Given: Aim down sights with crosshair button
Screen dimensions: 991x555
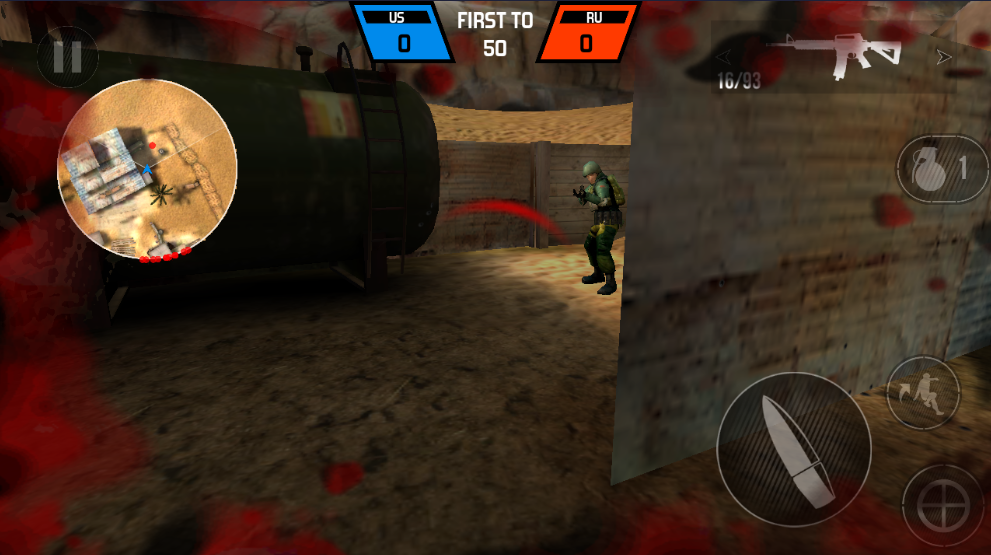Looking at the screenshot, I should pyautogui.click(x=941, y=505).
